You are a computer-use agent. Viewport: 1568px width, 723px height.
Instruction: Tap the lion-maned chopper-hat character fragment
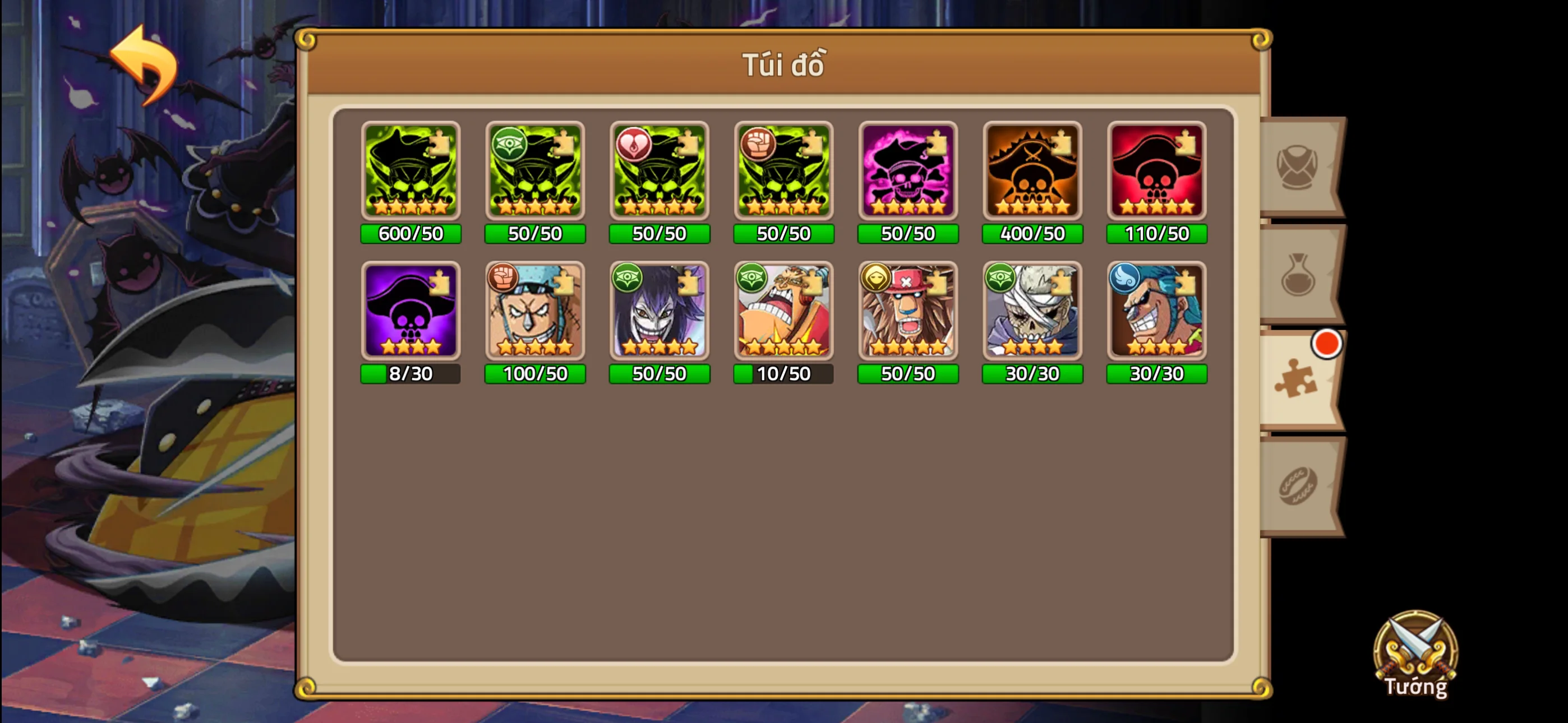pyautogui.click(x=907, y=312)
